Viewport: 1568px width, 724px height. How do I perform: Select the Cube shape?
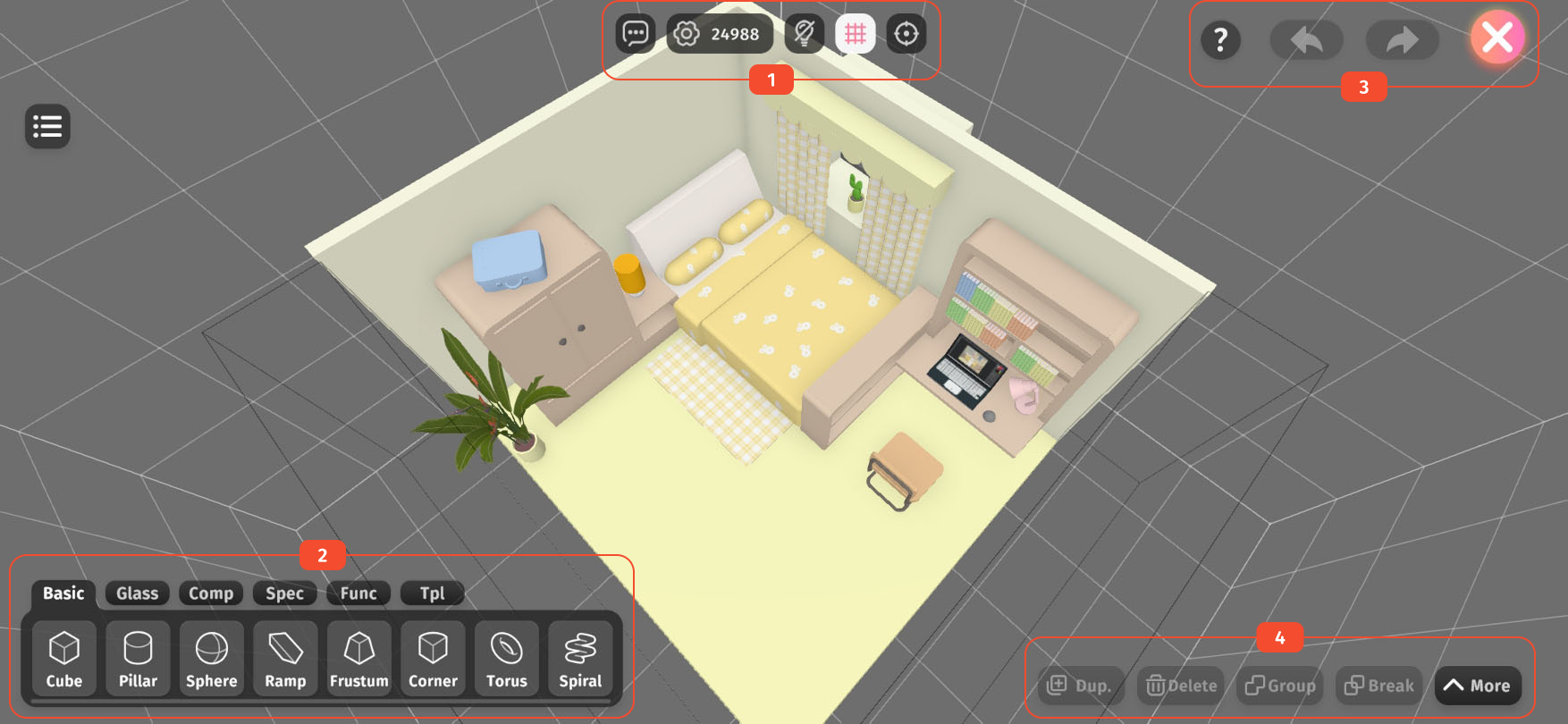tap(64, 658)
